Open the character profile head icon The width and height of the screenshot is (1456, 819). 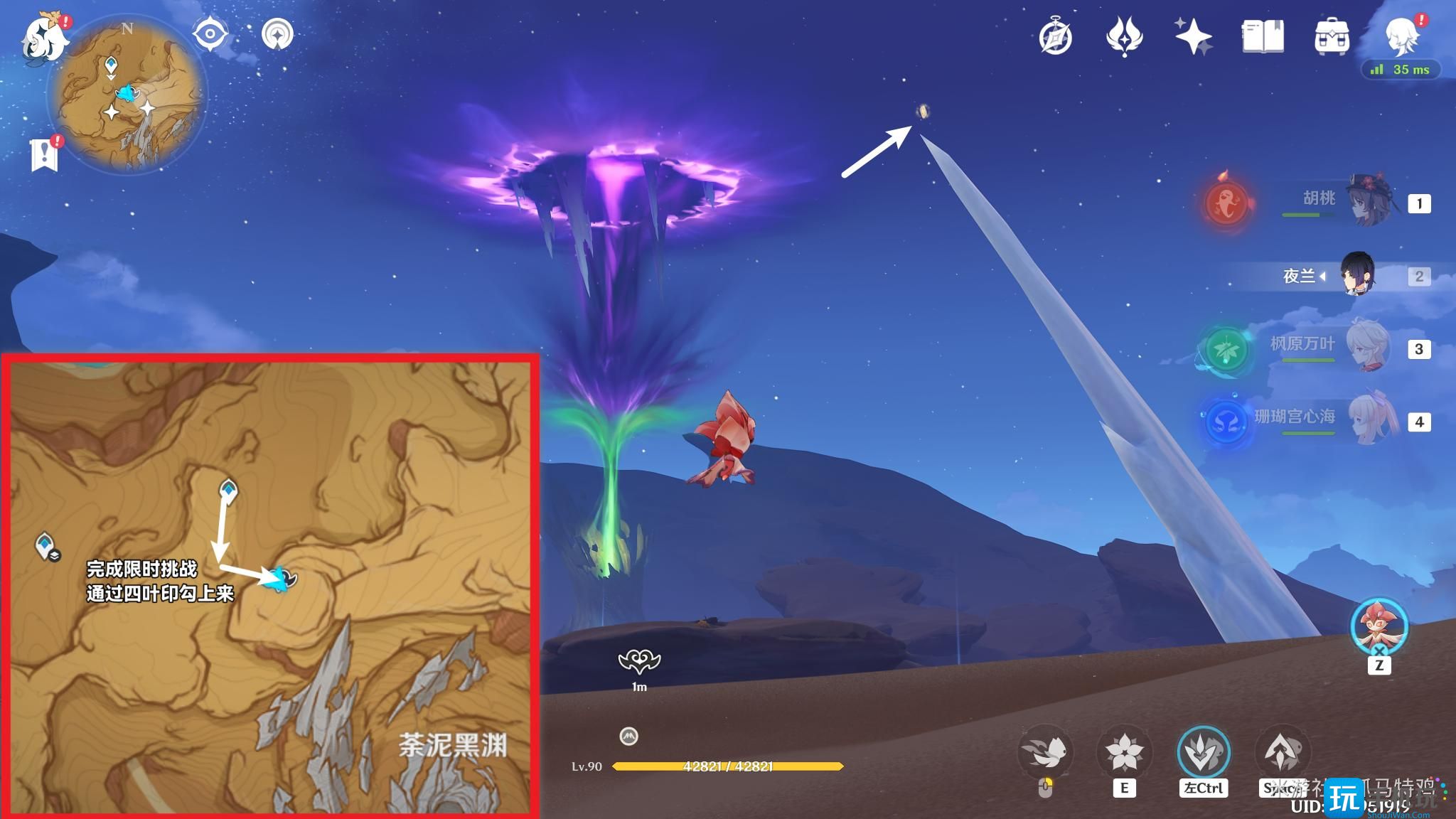click(1401, 36)
